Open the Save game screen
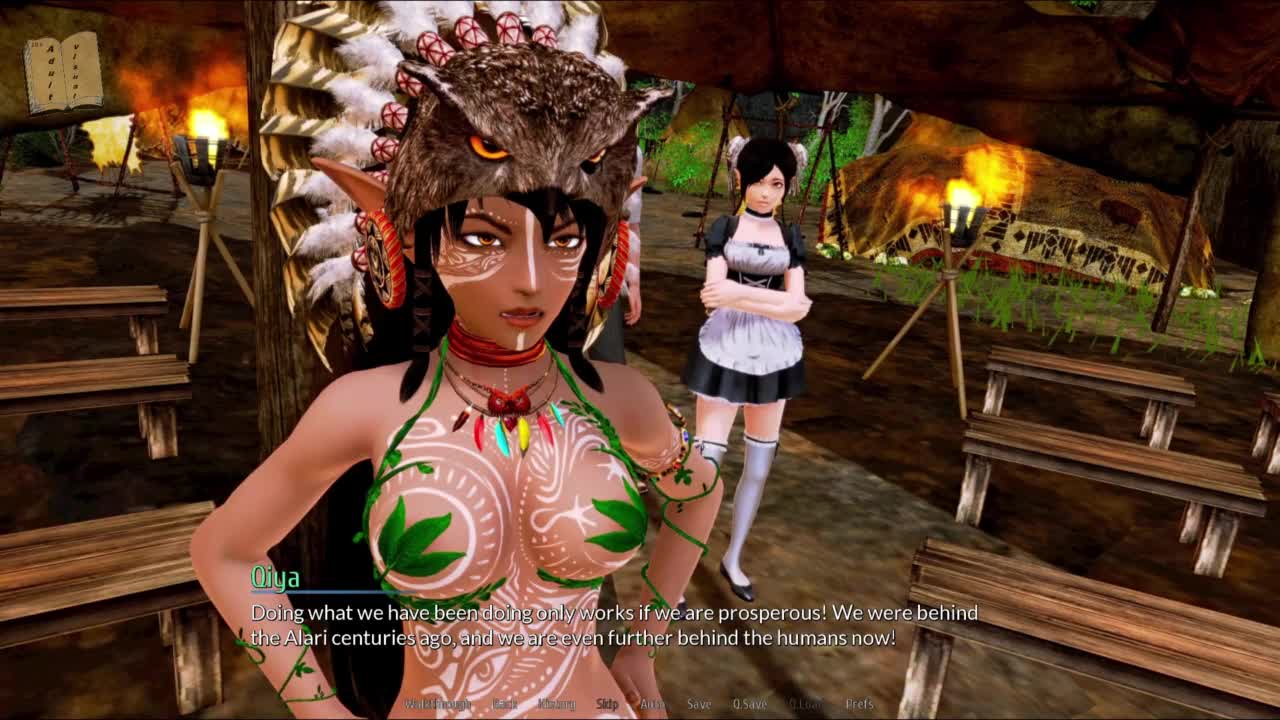This screenshot has width=1280, height=720. pyautogui.click(x=699, y=704)
